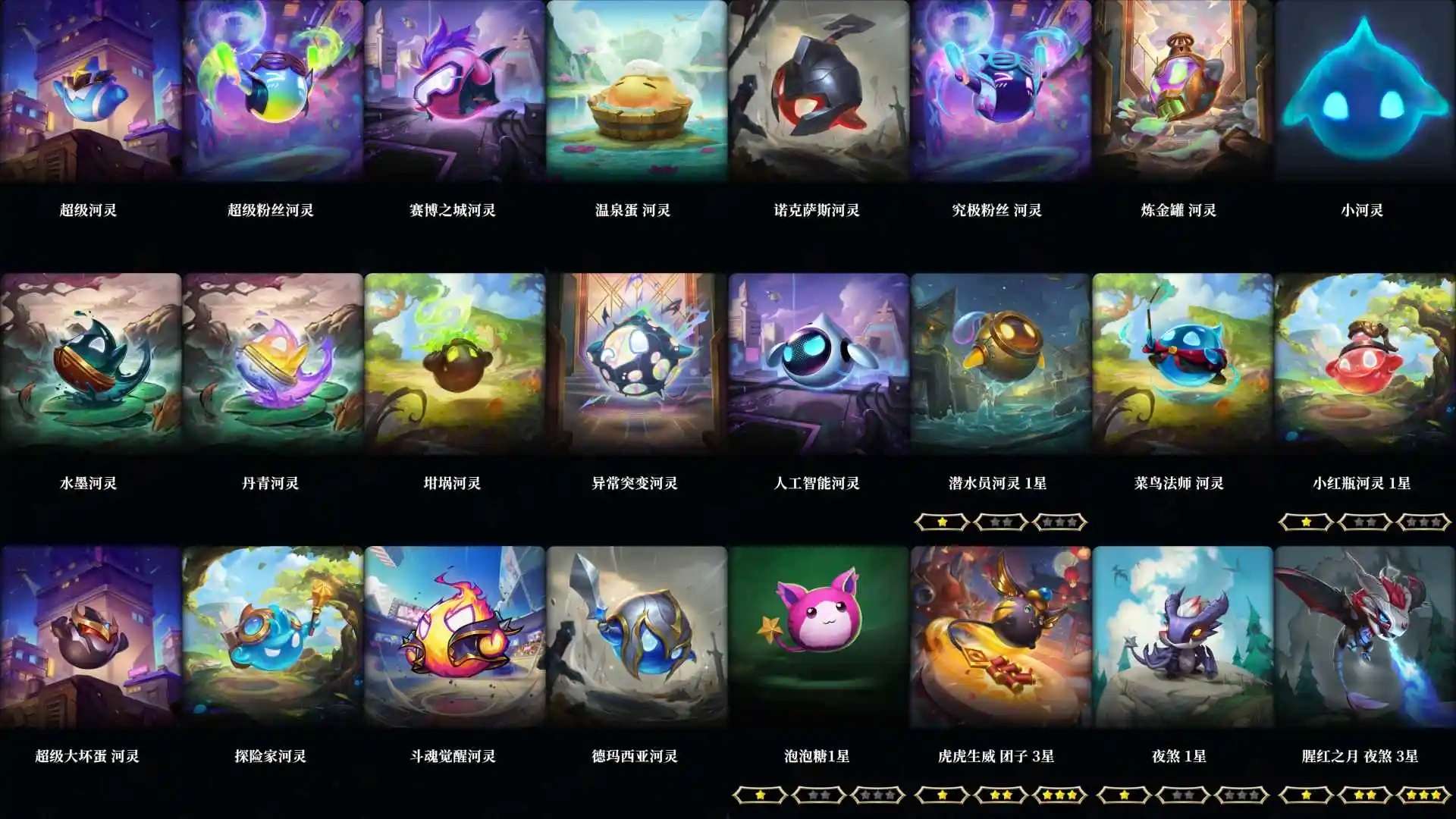Viewport: 1456px width, 819px height.
Task: Select the 超级河灵 portrait
Action: (91, 91)
